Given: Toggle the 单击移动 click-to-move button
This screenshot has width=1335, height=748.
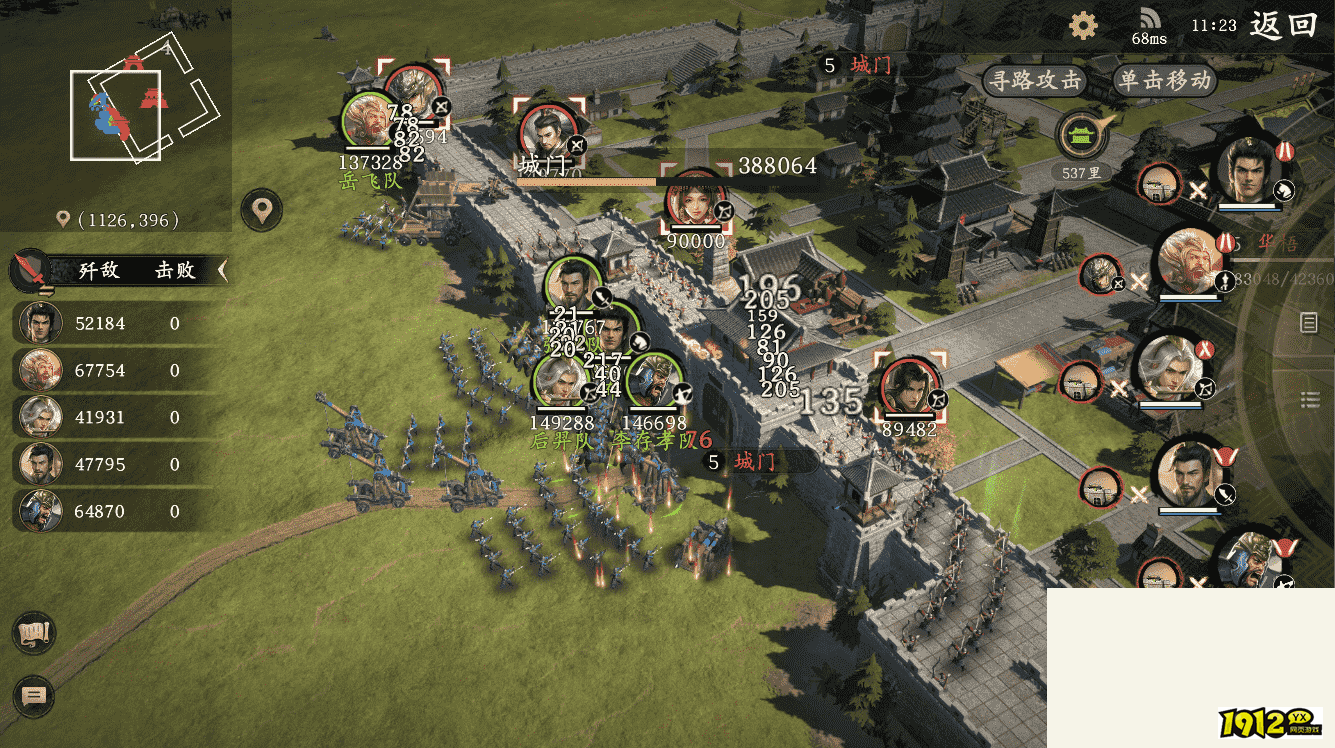Looking at the screenshot, I should [1164, 81].
